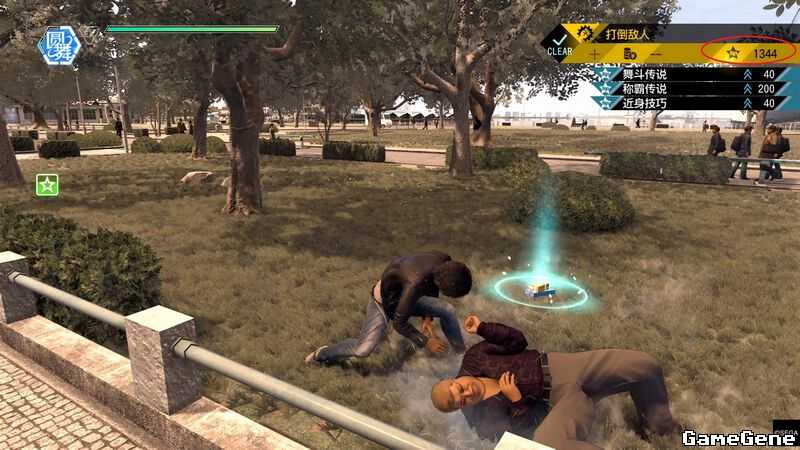This screenshot has width=800, height=450.
Task: Click the gear emblem beside 打倒敌人
Action: coord(585,34)
